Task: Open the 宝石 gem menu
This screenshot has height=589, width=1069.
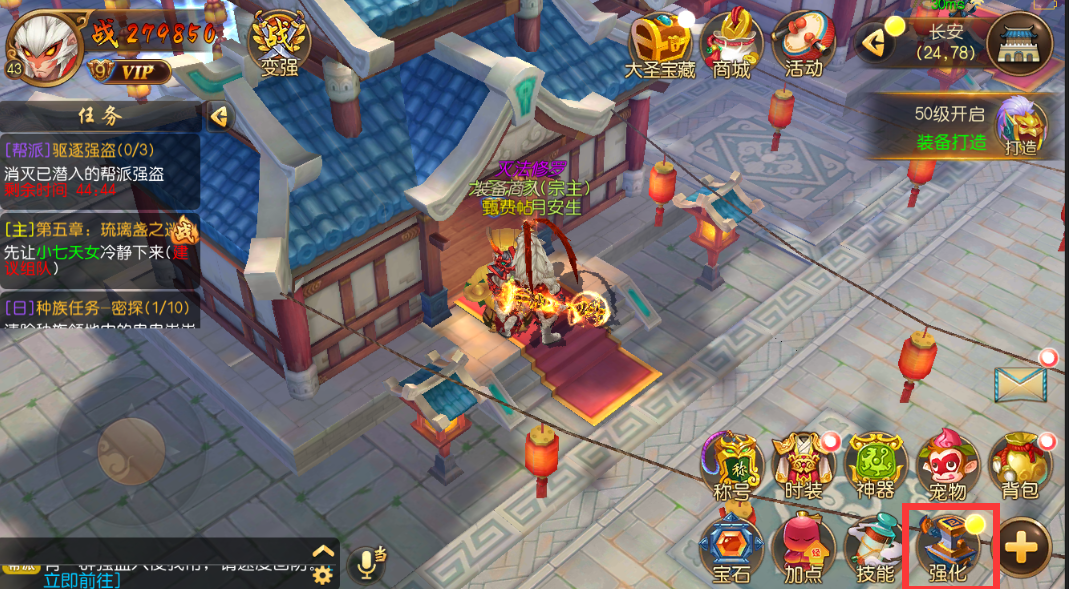Action: pos(732,546)
